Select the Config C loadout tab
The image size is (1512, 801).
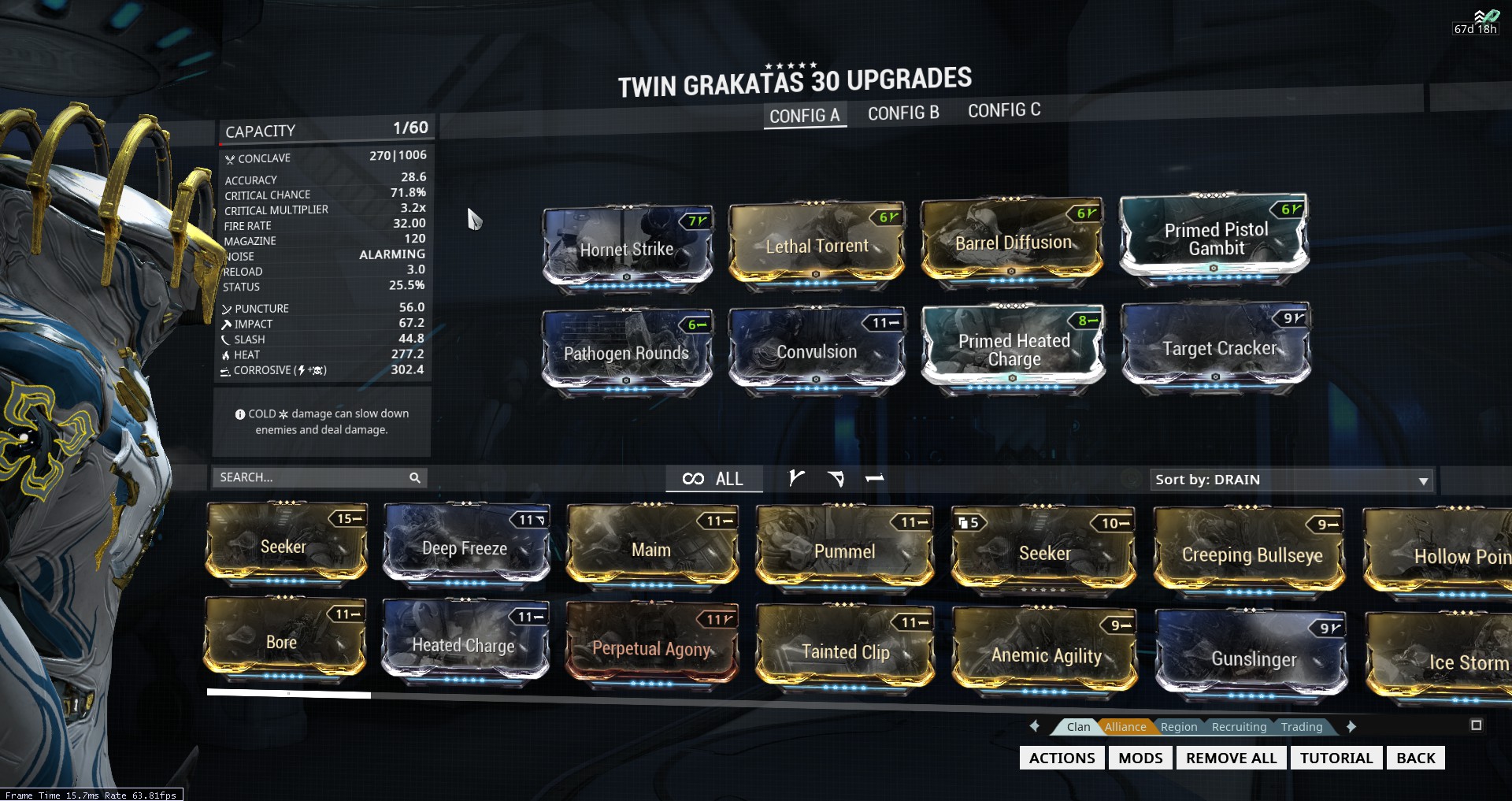1004,110
